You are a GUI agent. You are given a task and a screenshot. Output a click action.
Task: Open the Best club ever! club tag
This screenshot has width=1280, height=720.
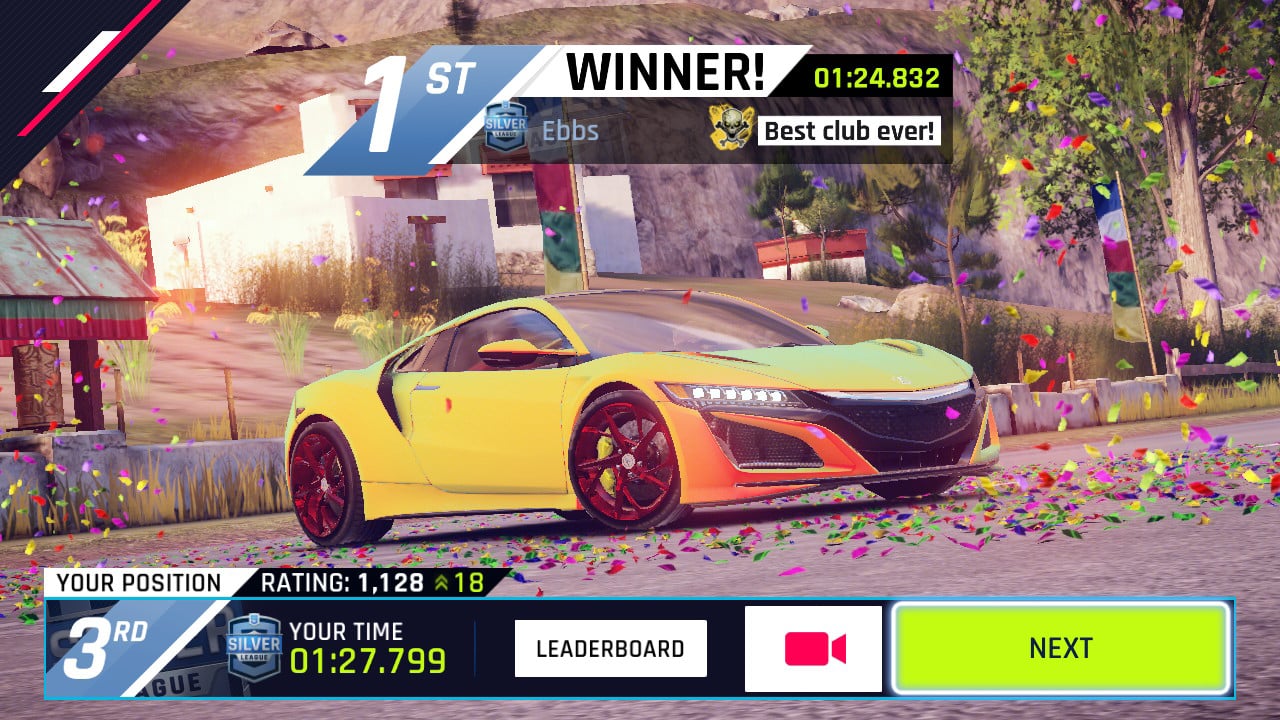click(849, 130)
